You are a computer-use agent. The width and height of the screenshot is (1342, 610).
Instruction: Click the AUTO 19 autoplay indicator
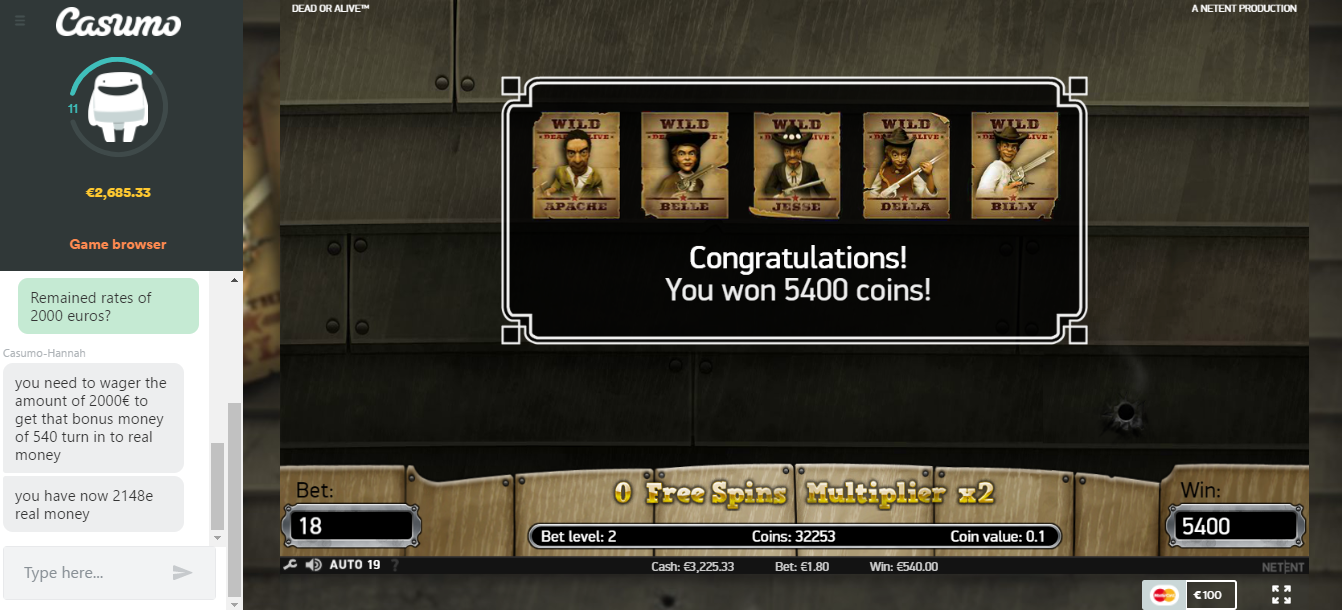click(355, 565)
